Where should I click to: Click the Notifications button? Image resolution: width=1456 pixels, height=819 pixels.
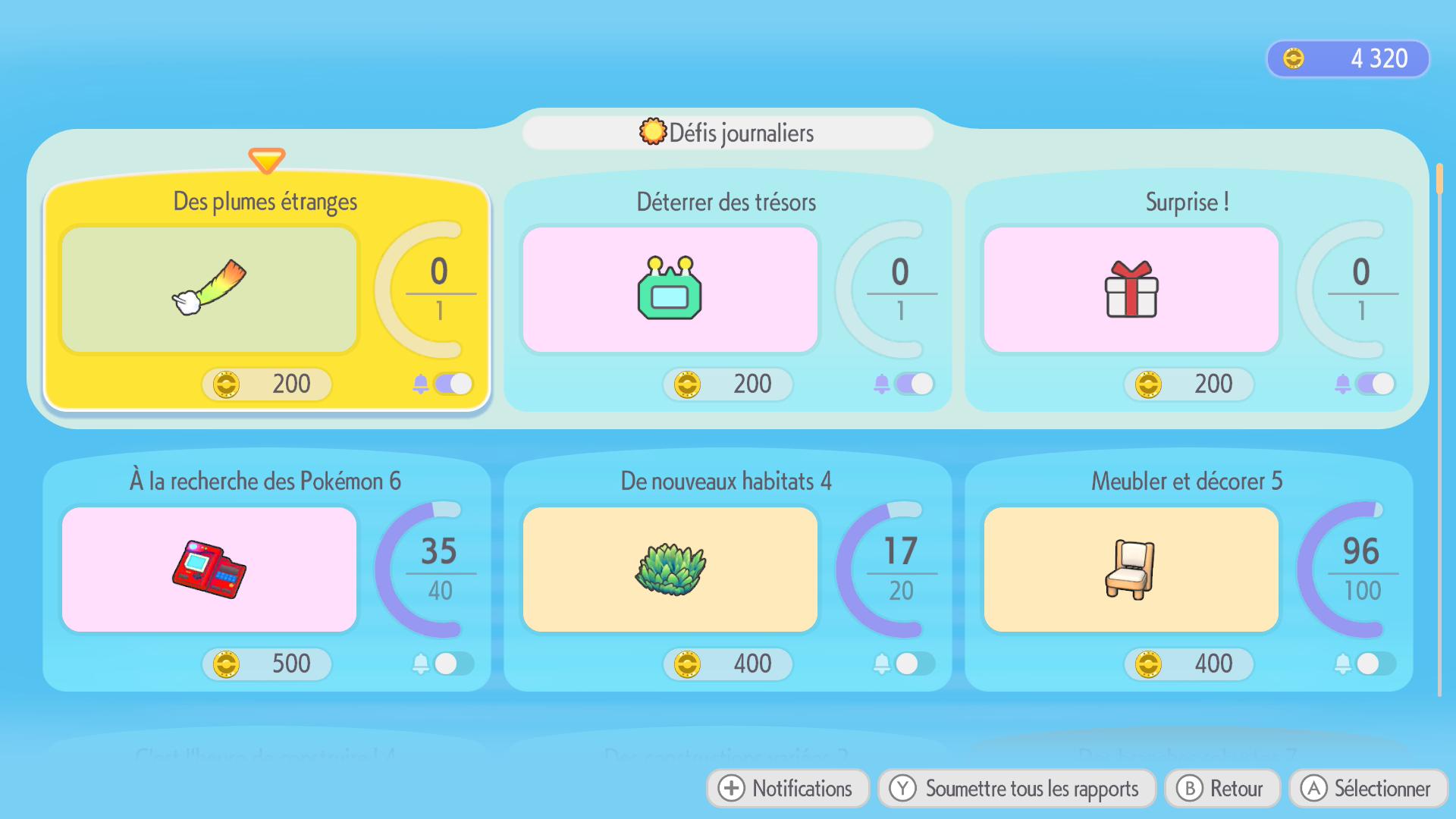click(787, 789)
